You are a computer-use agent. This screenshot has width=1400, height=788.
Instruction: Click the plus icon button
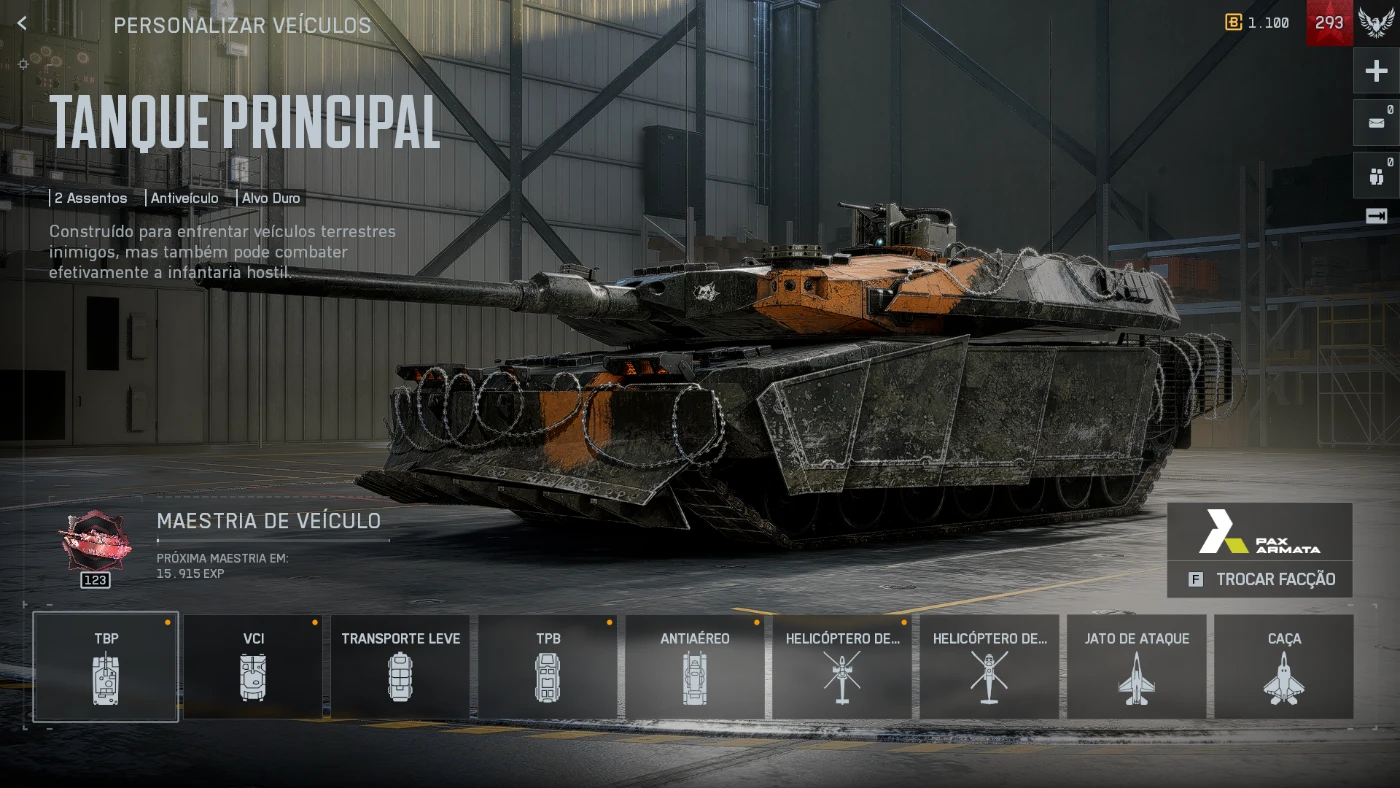(x=1376, y=71)
